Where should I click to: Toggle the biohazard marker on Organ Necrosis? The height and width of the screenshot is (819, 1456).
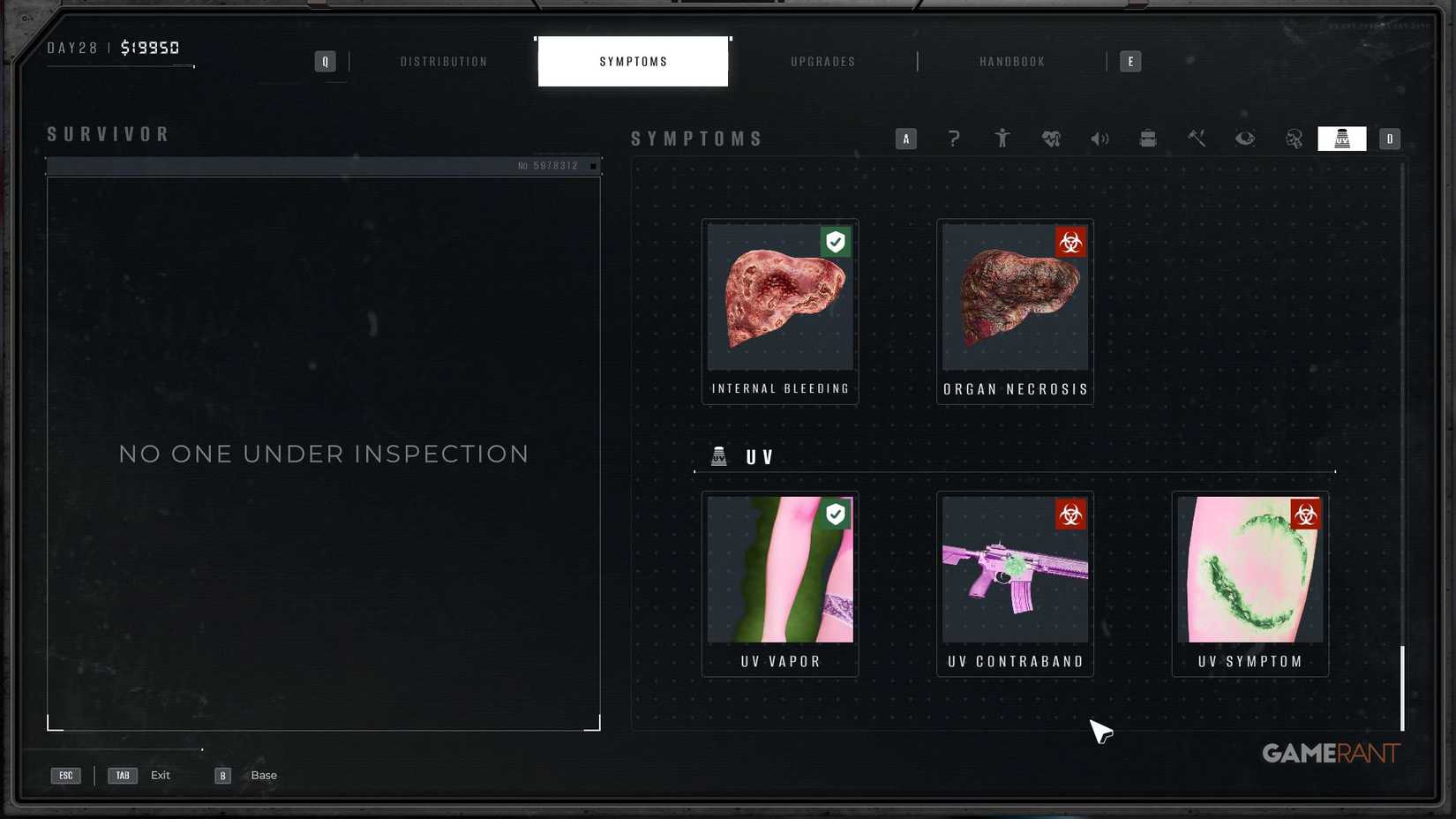1070,242
